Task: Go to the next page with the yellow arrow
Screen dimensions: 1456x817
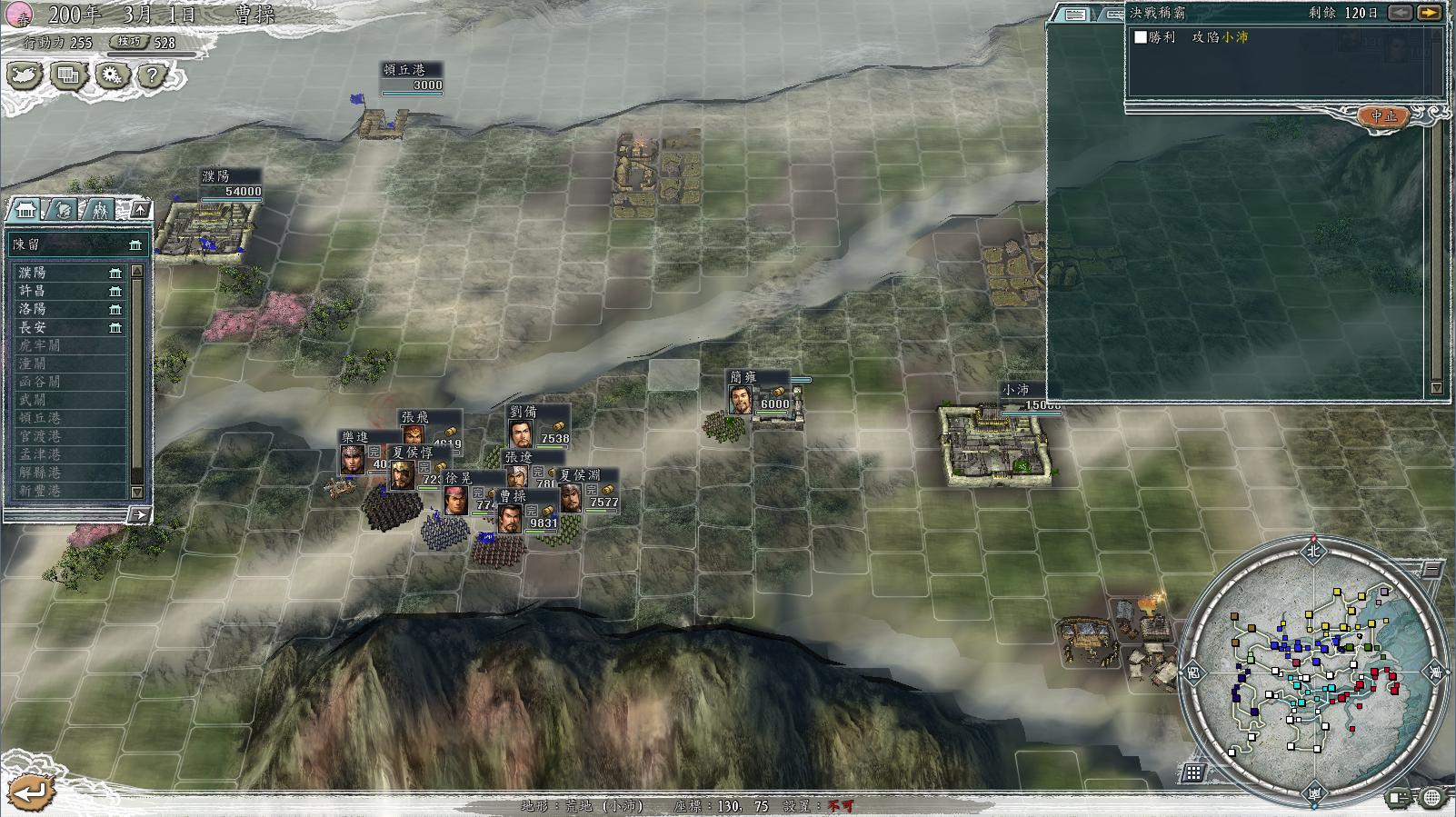Action: [x=1429, y=13]
